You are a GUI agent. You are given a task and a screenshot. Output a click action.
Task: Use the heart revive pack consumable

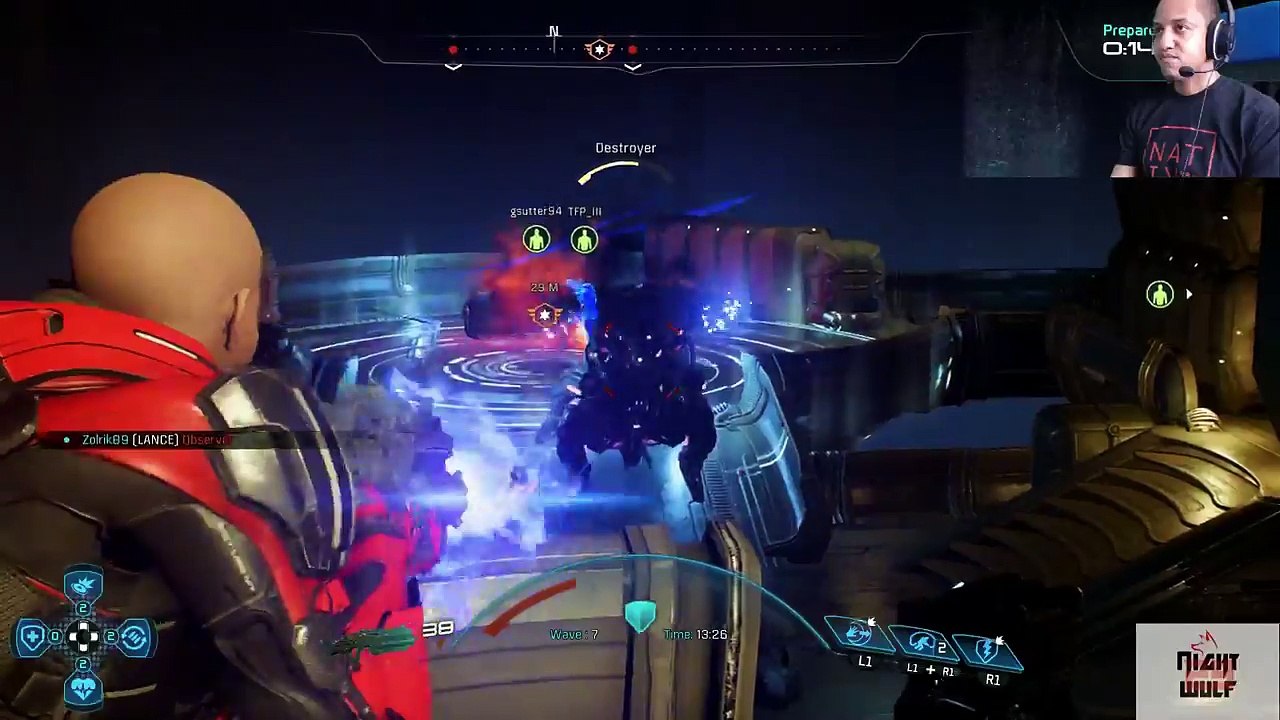[x=83, y=688]
